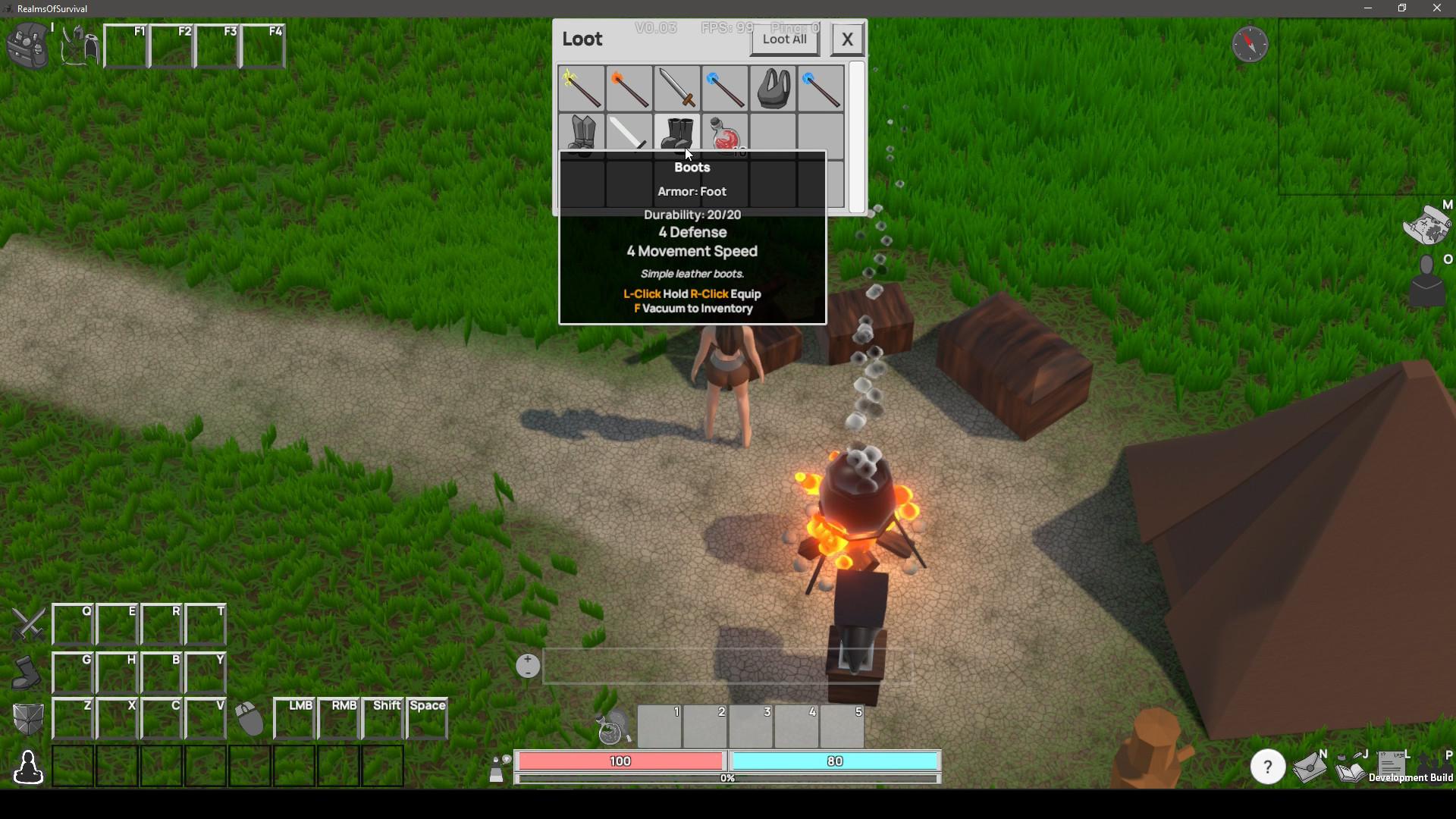Take the chest armor from the loot
This screenshot has width=1456, height=819.
point(772,89)
